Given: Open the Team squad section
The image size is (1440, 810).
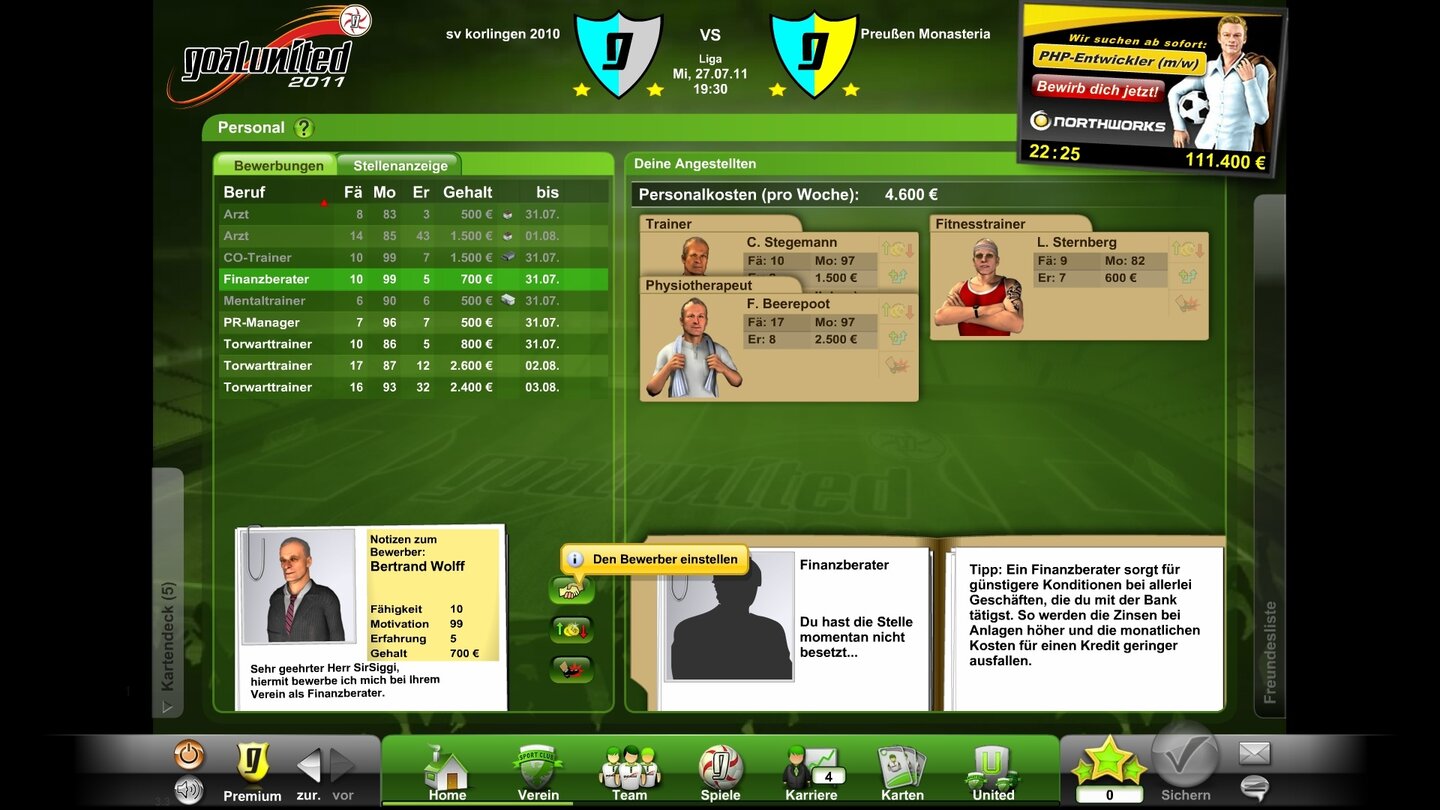Looking at the screenshot, I should 629,768.
